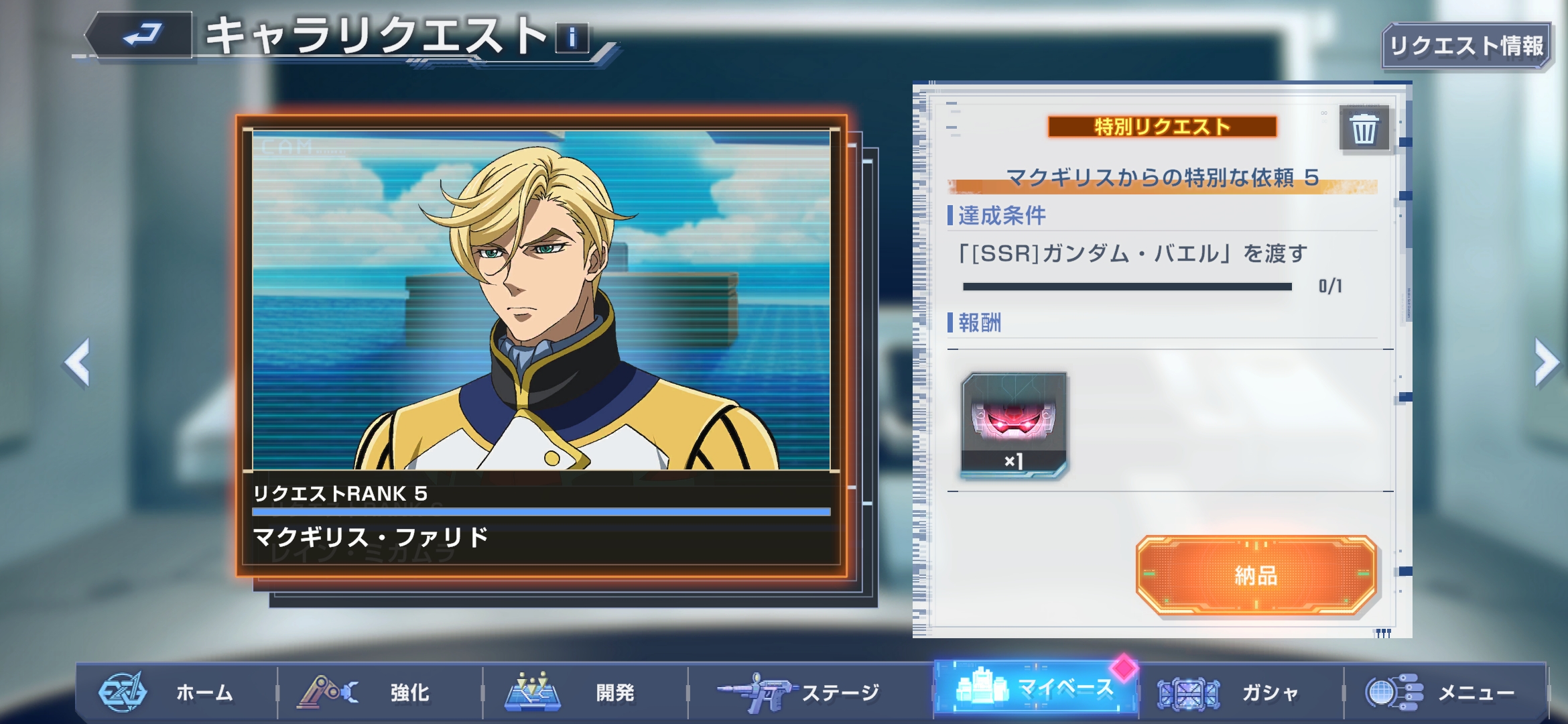This screenshot has width=1568, height=724.
Task: Go back using the return arrow button
Action: (x=143, y=35)
